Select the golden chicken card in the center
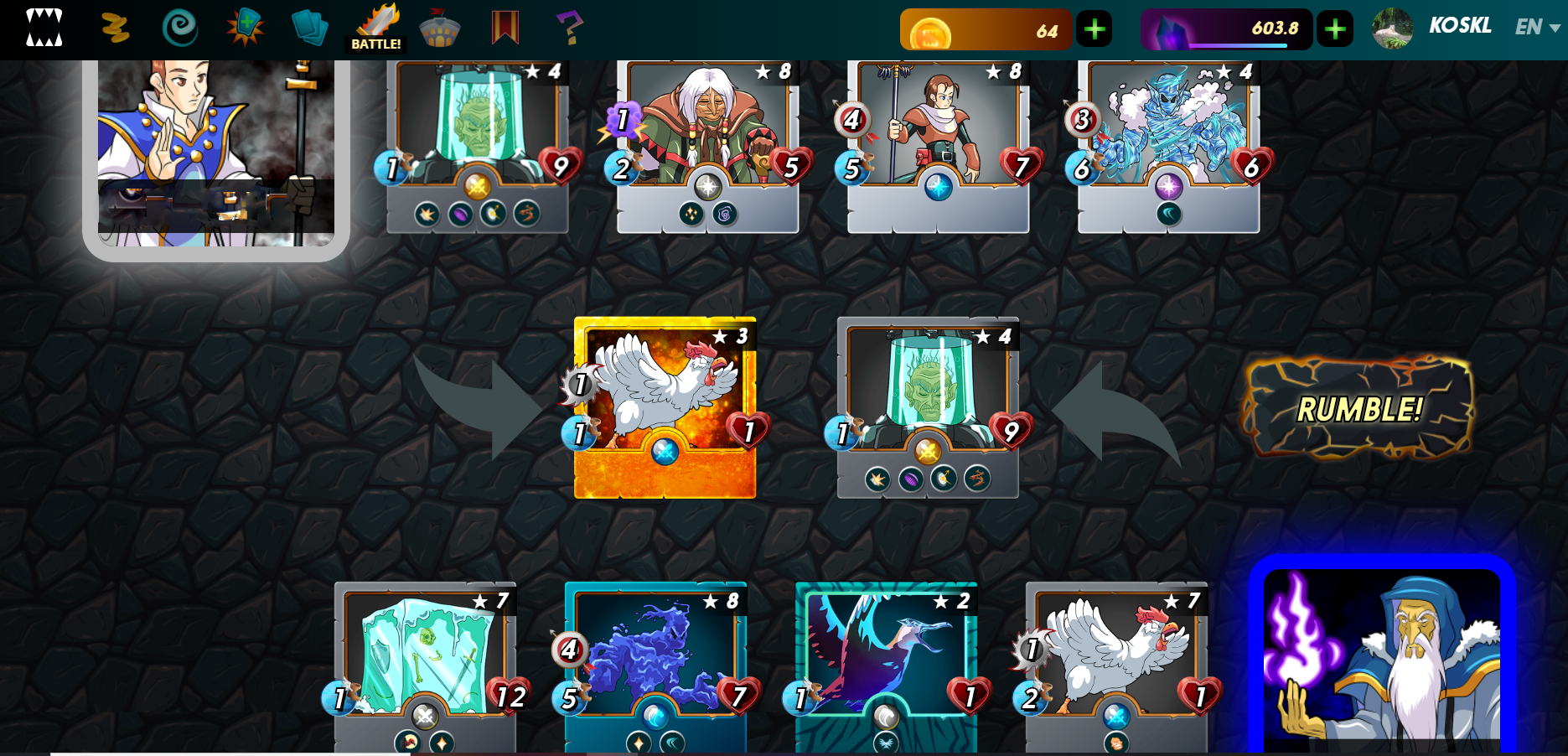Viewport: 1568px width, 756px height. pos(665,407)
